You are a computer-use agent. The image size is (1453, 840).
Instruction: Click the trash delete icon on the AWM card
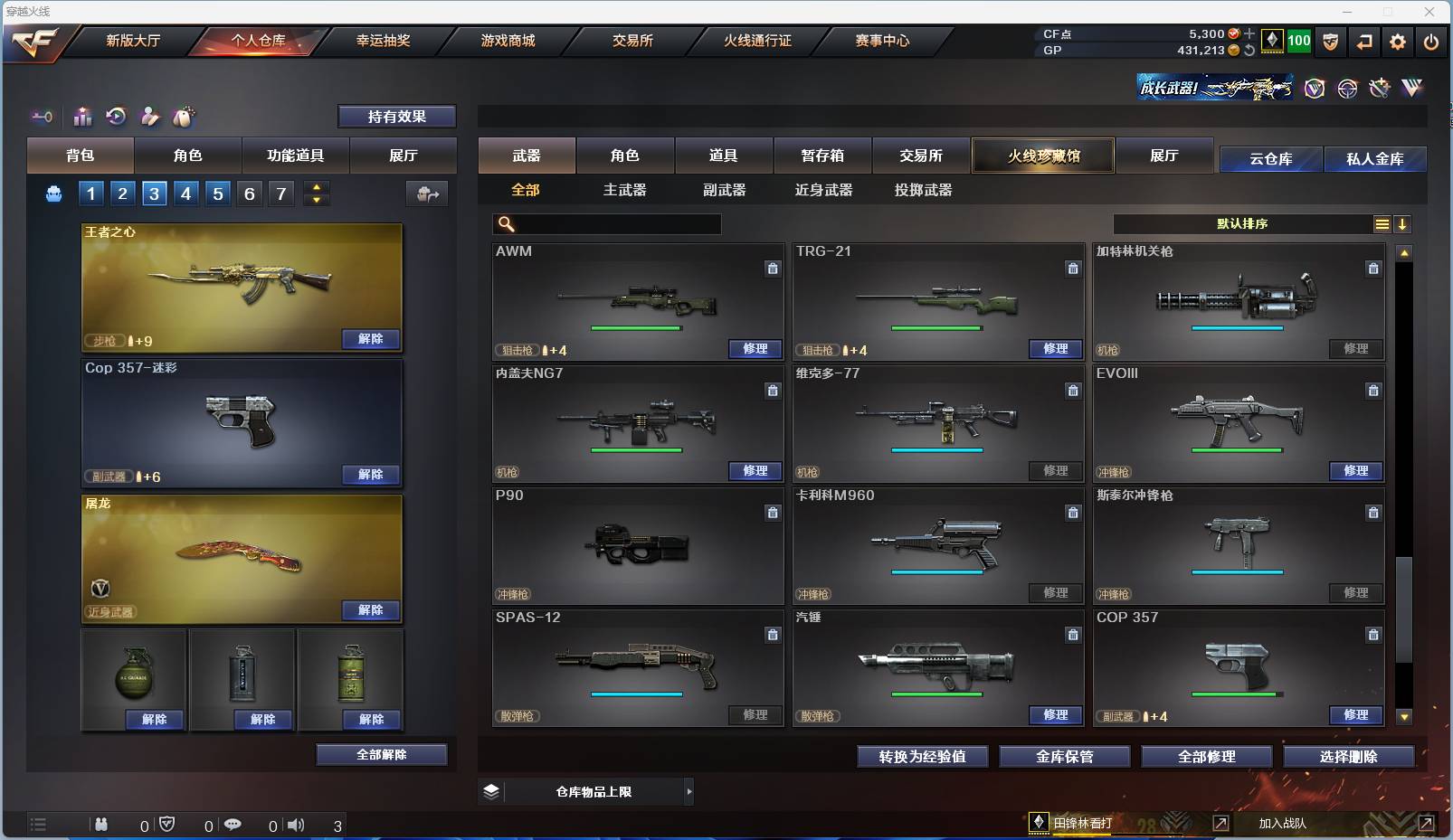click(774, 269)
